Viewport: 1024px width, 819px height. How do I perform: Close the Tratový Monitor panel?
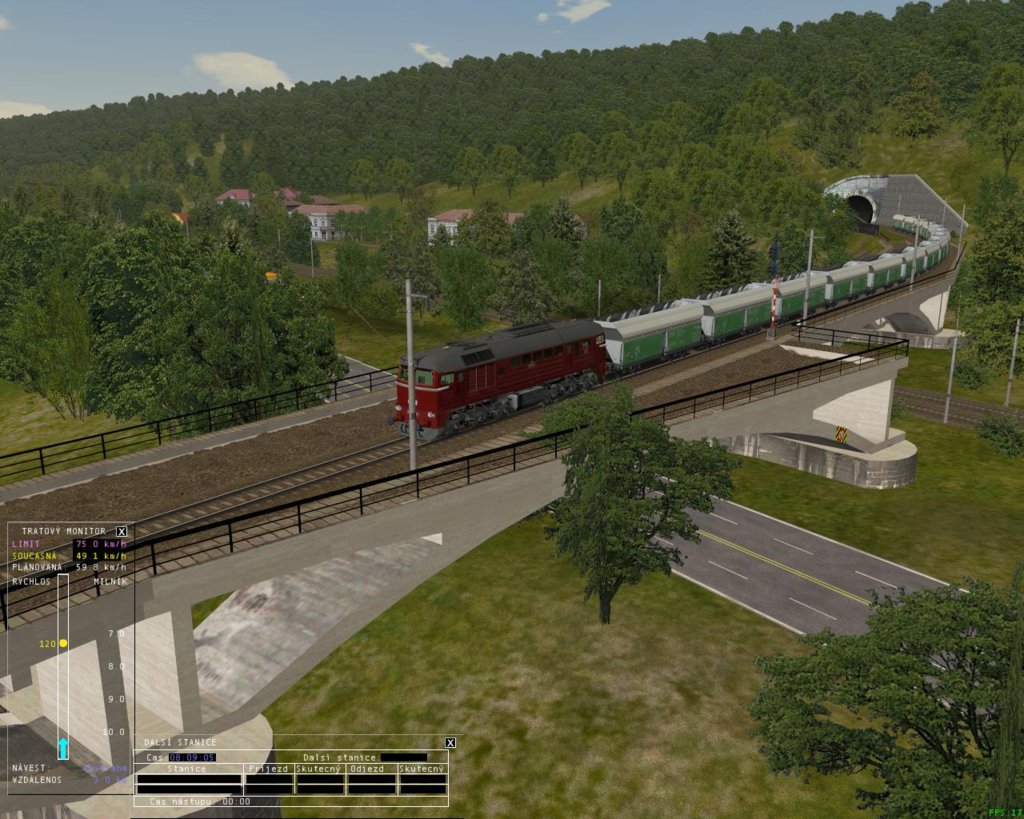coord(122,531)
